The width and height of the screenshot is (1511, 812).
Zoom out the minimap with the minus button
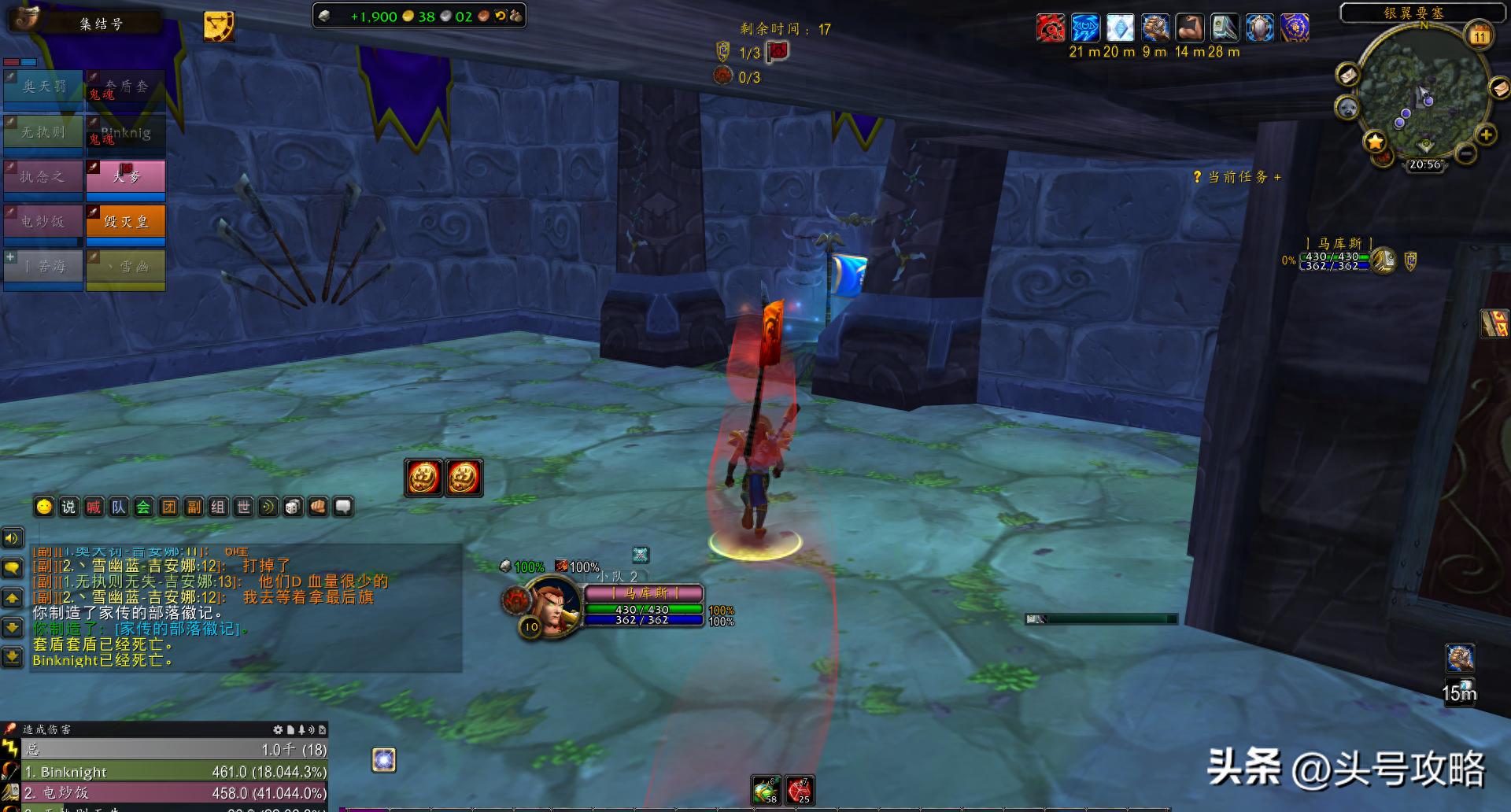point(1465,154)
